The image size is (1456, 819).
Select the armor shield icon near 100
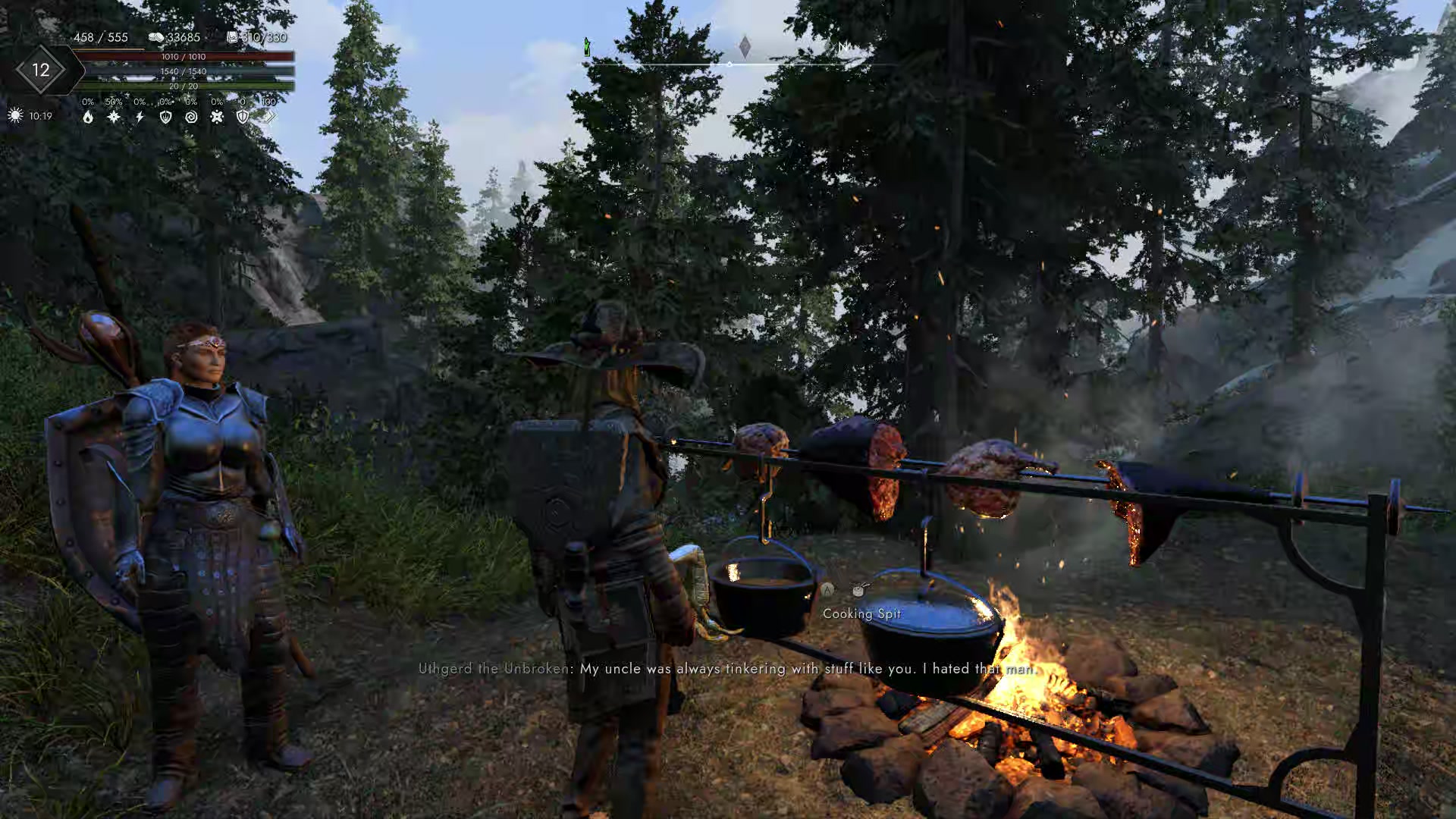pos(243,117)
